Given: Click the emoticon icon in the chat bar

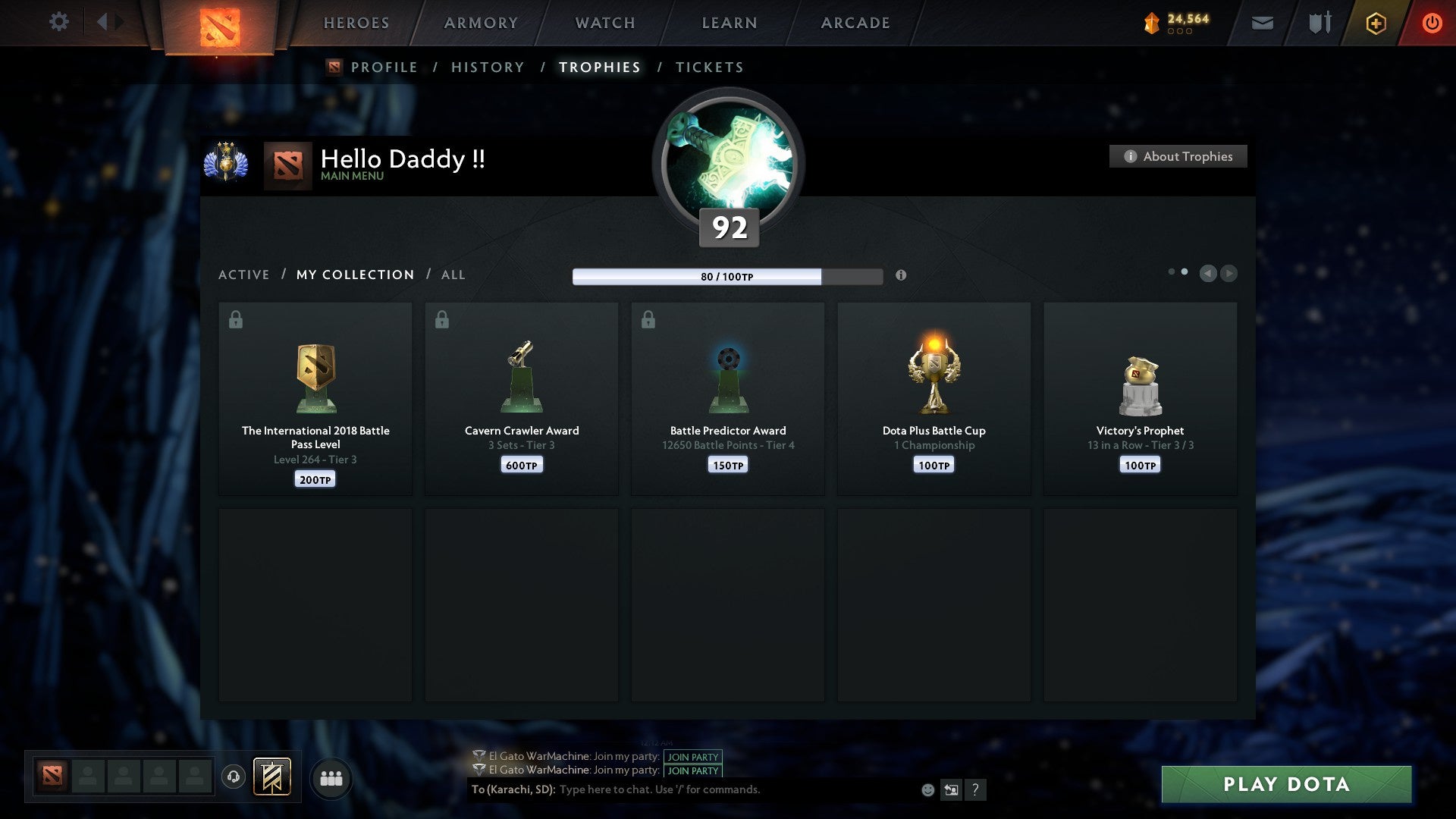Looking at the screenshot, I should tap(927, 789).
